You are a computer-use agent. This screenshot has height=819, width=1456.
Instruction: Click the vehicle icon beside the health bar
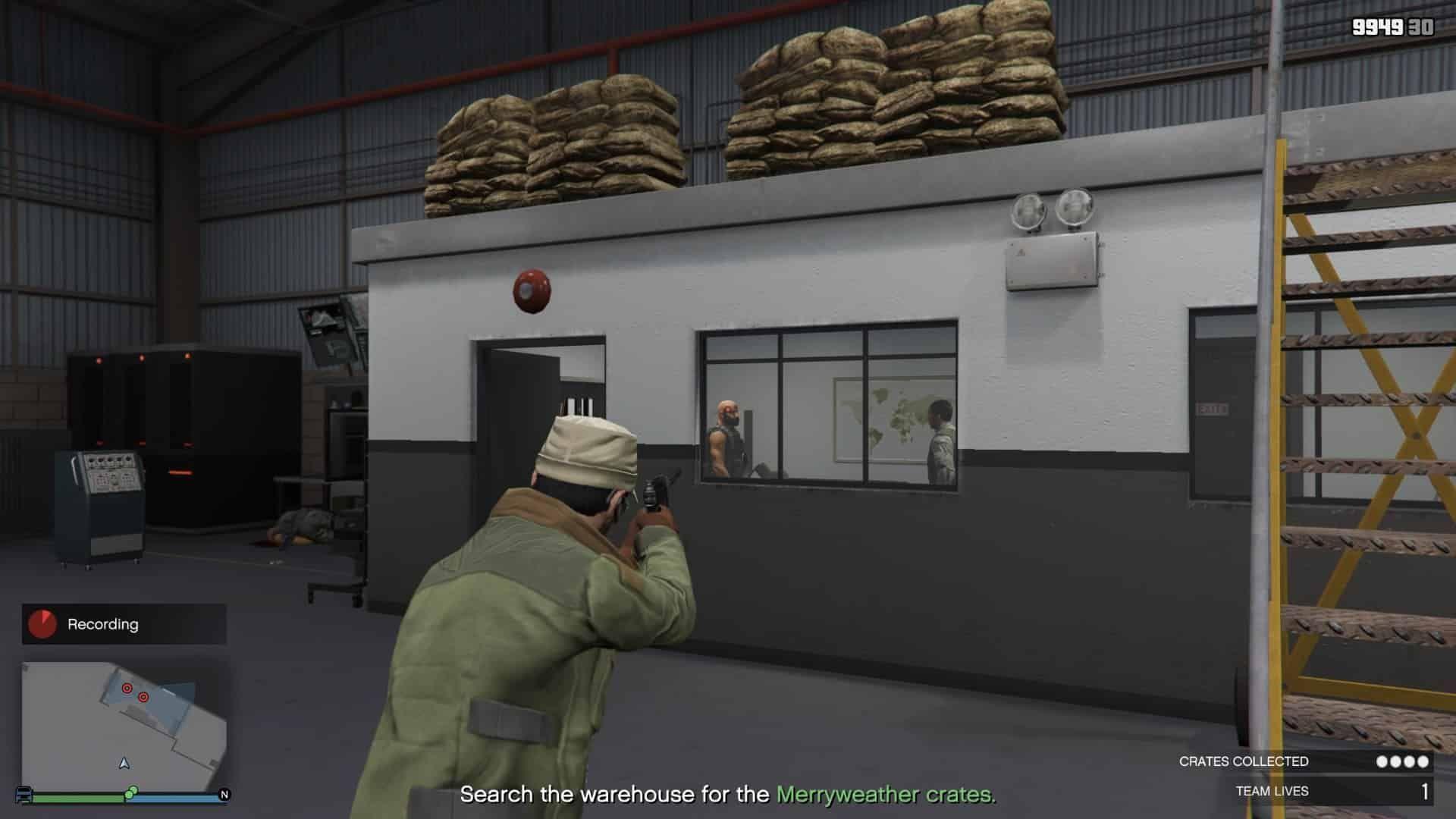[23, 794]
